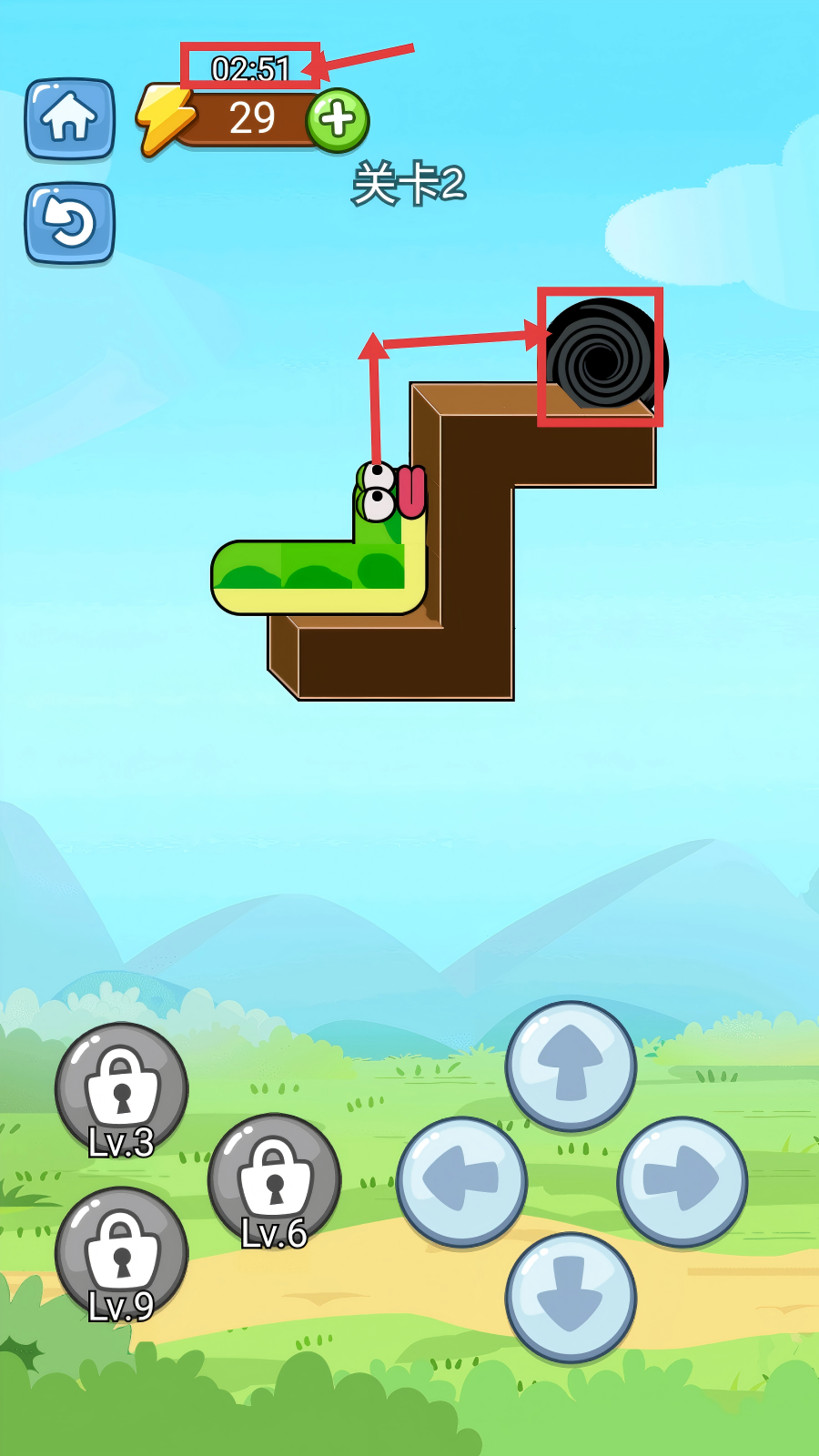Viewport: 819px width, 1456px height.
Task: Restart the level with the undo arrow
Action: pyautogui.click(x=69, y=223)
